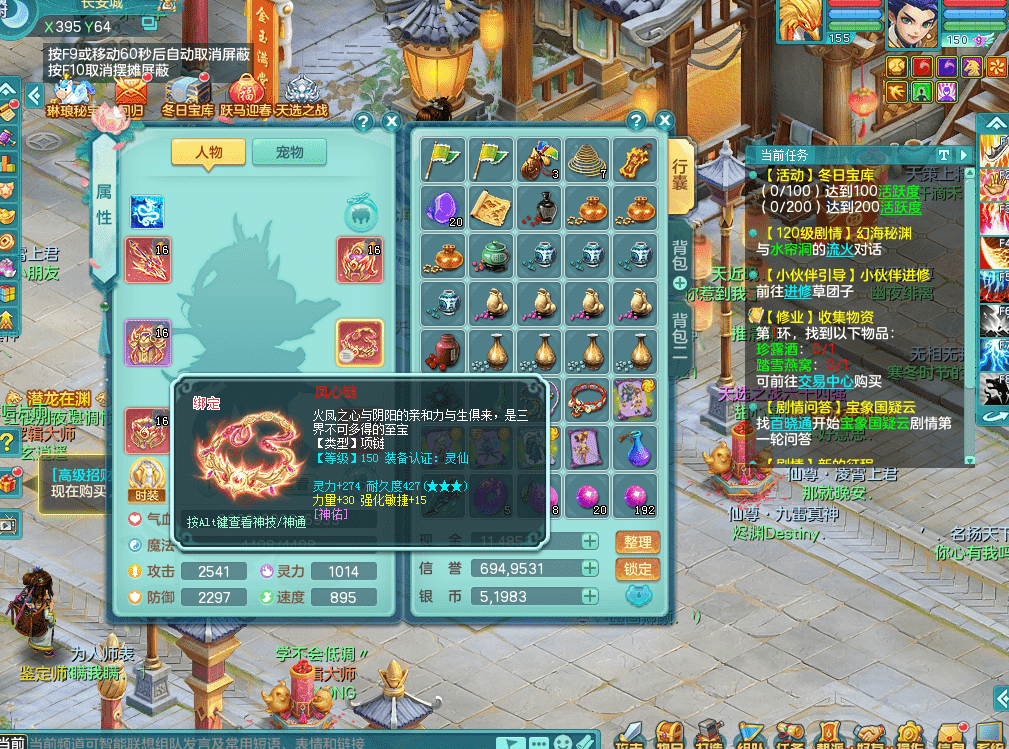1009x749 pixels.
Task: Select the purple gem stack of 20
Action: click(443, 208)
